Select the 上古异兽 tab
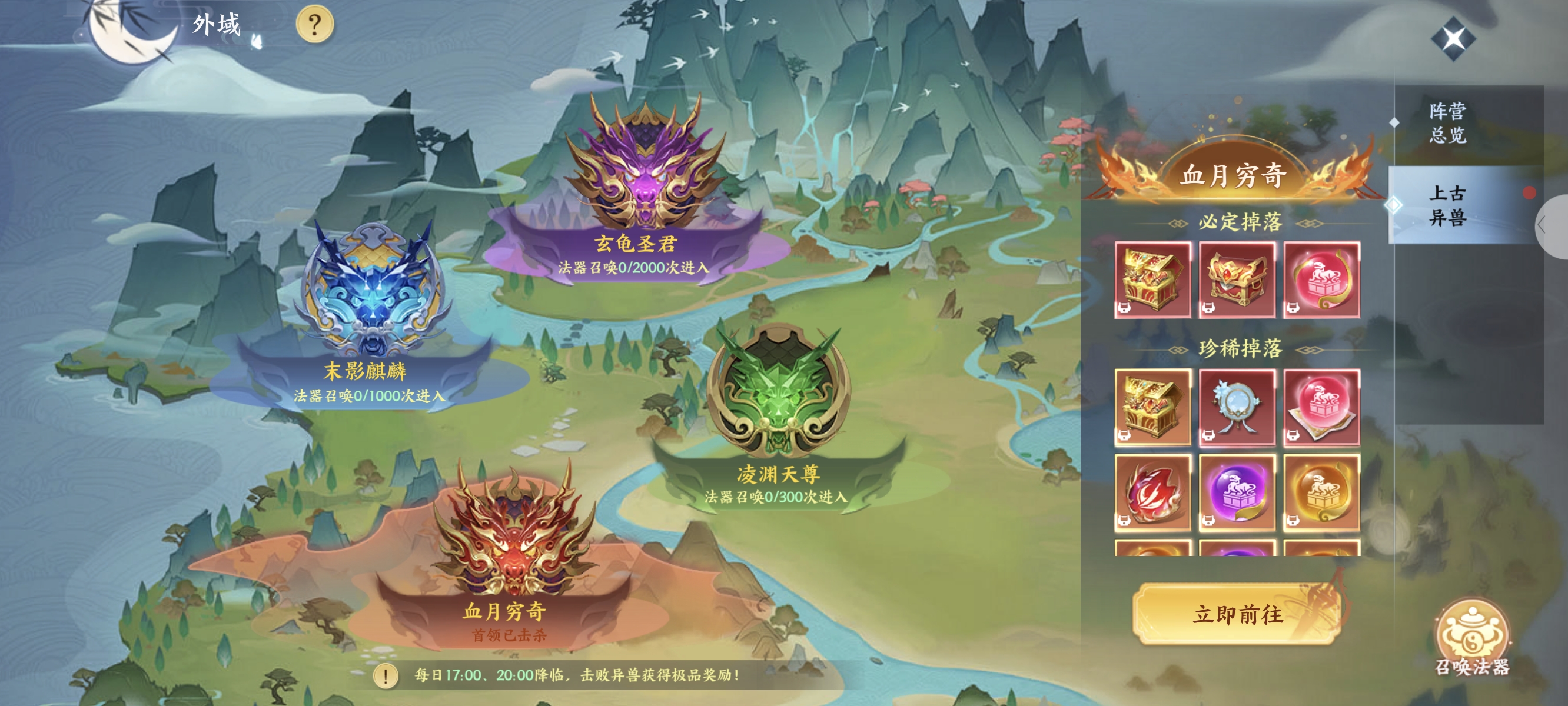This screenshot has height=706, width=1568. pyautogui.click(x=1447, y=205)
